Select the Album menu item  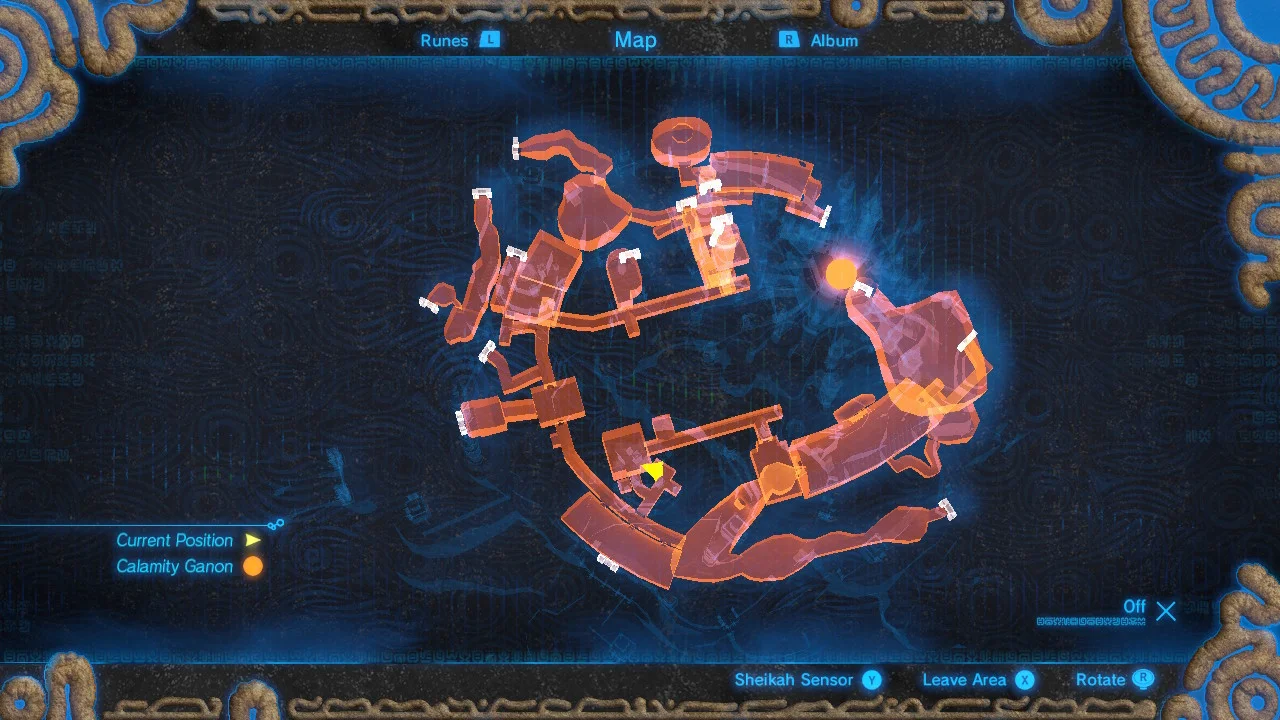[x=832, y=40]
